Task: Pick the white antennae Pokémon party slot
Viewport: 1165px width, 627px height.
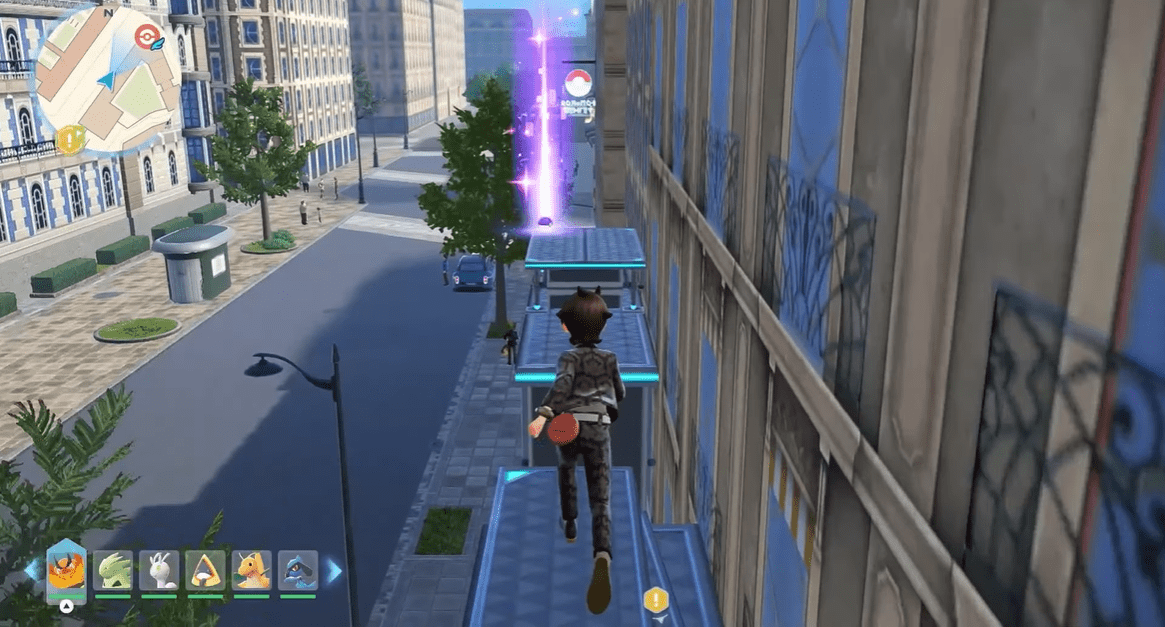Action: point(159,570)
